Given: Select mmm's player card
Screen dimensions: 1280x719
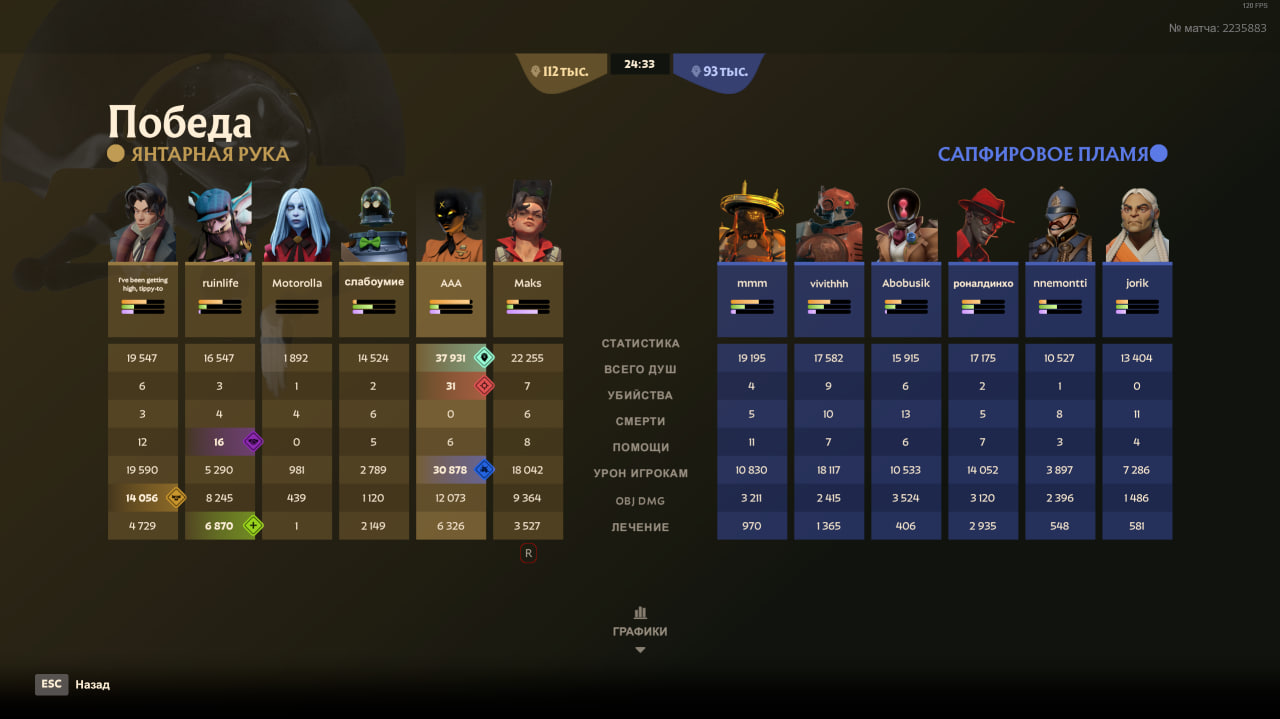Looking at the screenshot, I should (x=752, y=299).
